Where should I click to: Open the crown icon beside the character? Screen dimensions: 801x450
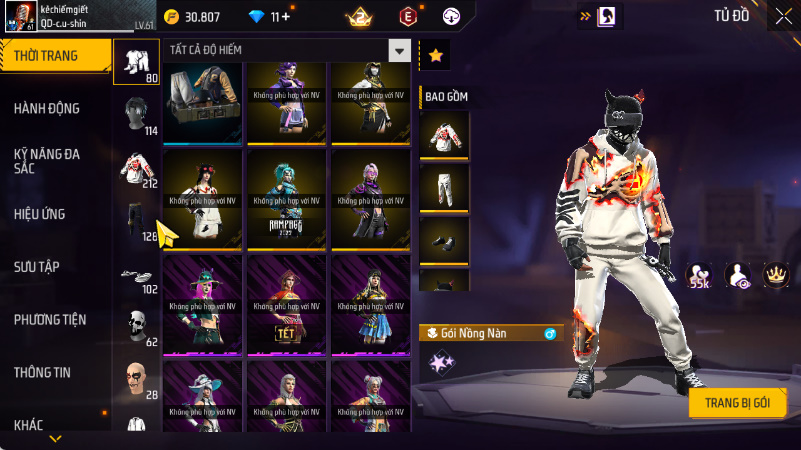(x=775, y=272)
